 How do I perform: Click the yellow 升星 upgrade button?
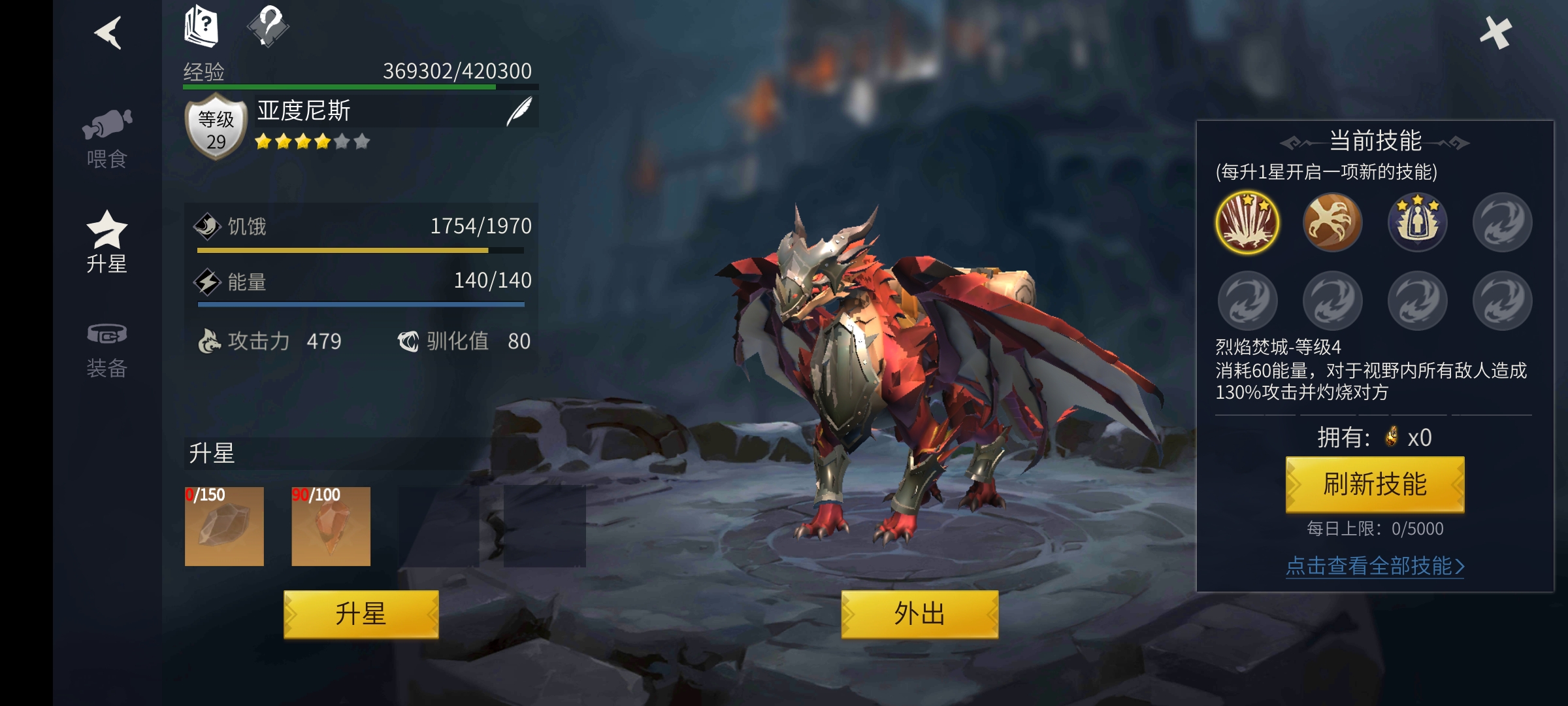361,614
